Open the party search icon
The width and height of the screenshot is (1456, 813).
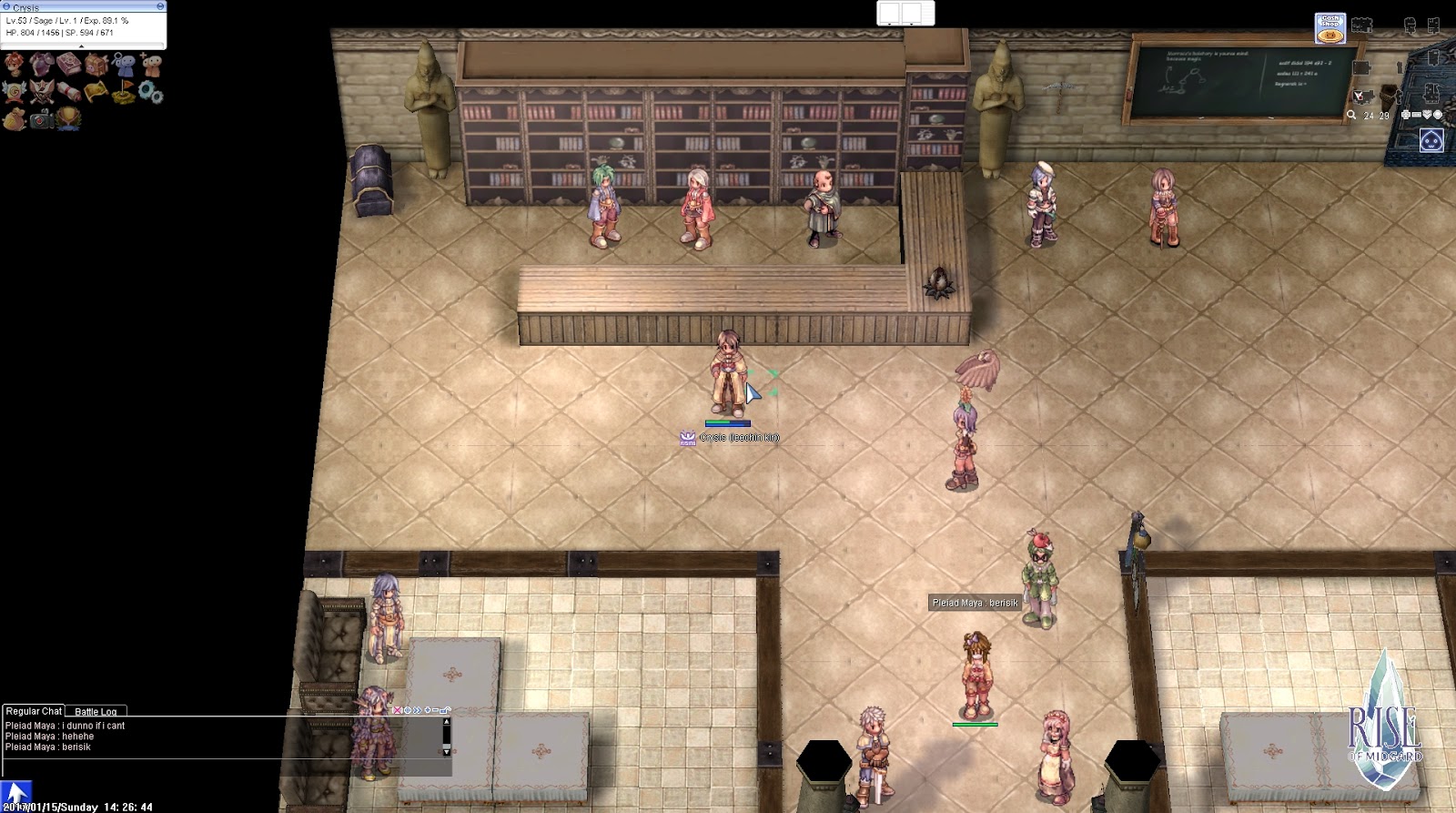point(125,63)
